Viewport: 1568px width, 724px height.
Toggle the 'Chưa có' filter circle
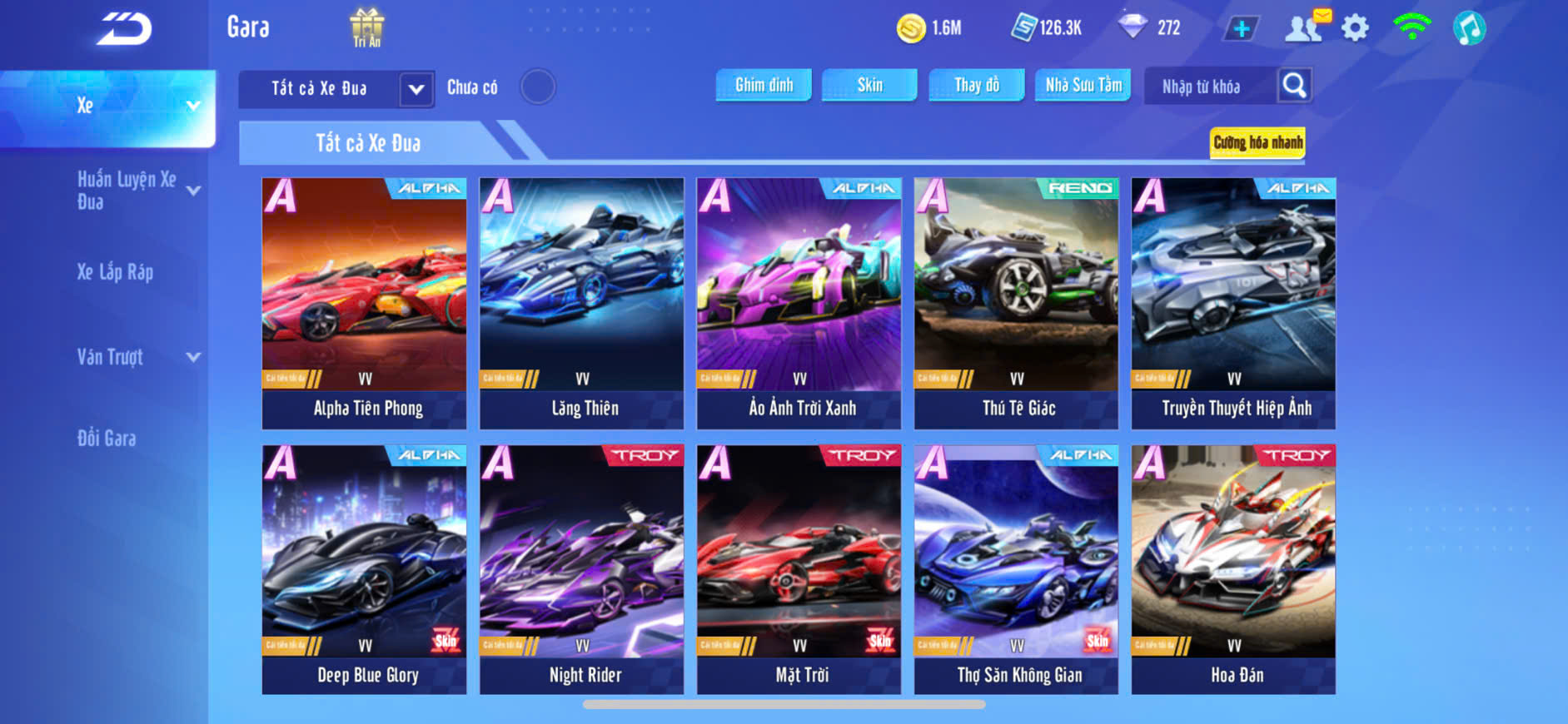537,87
